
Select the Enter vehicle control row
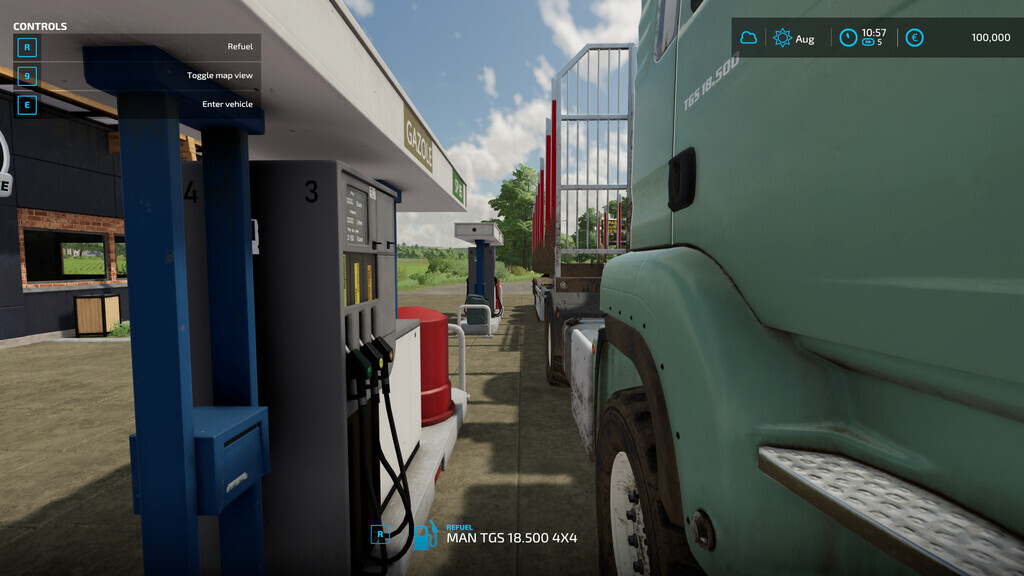click(x=135, y=104)
